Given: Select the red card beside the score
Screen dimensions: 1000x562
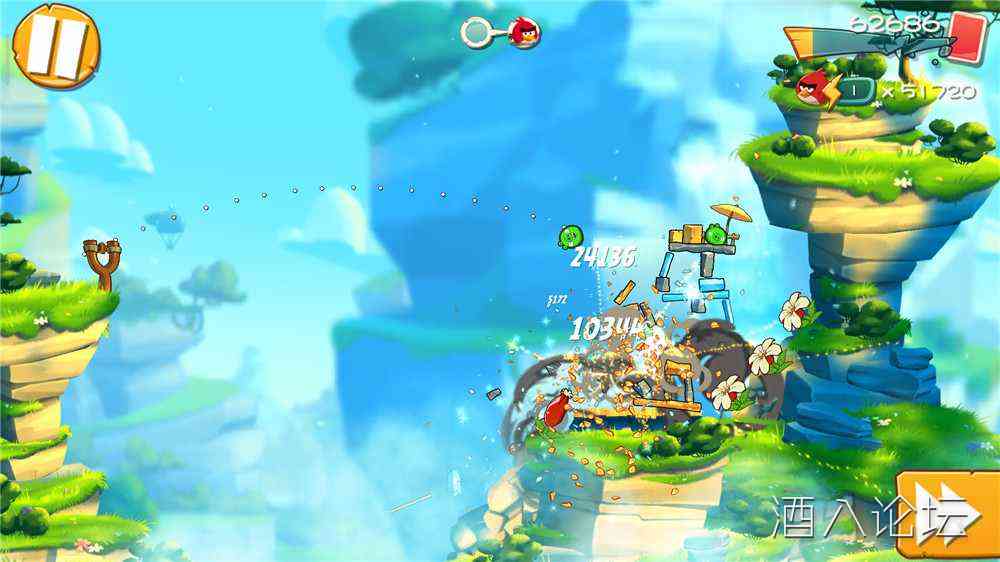Looking at the screenshot, I should coord(968,37).
